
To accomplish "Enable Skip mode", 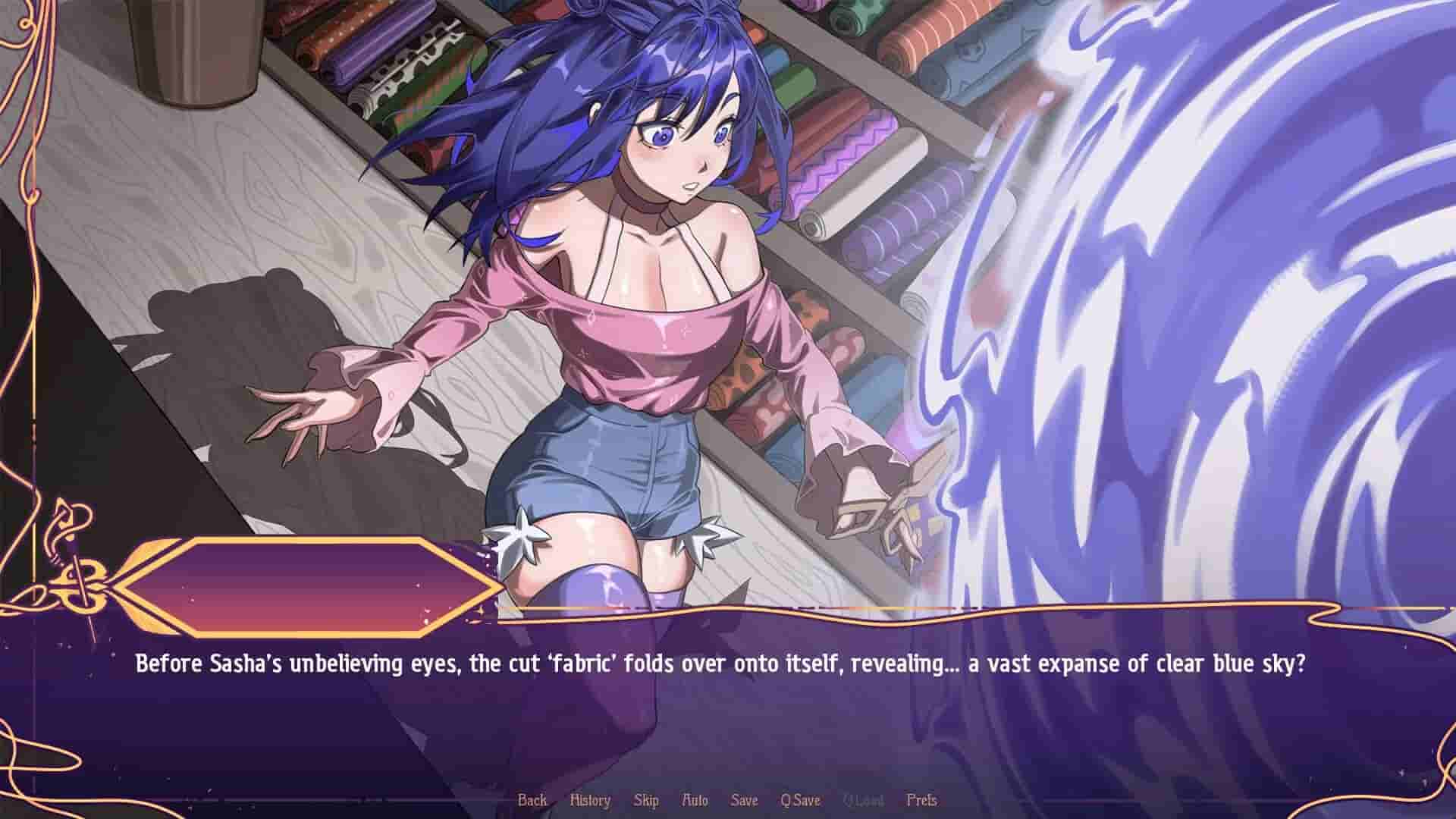I will pyautogui.click(x=646, y=799).
